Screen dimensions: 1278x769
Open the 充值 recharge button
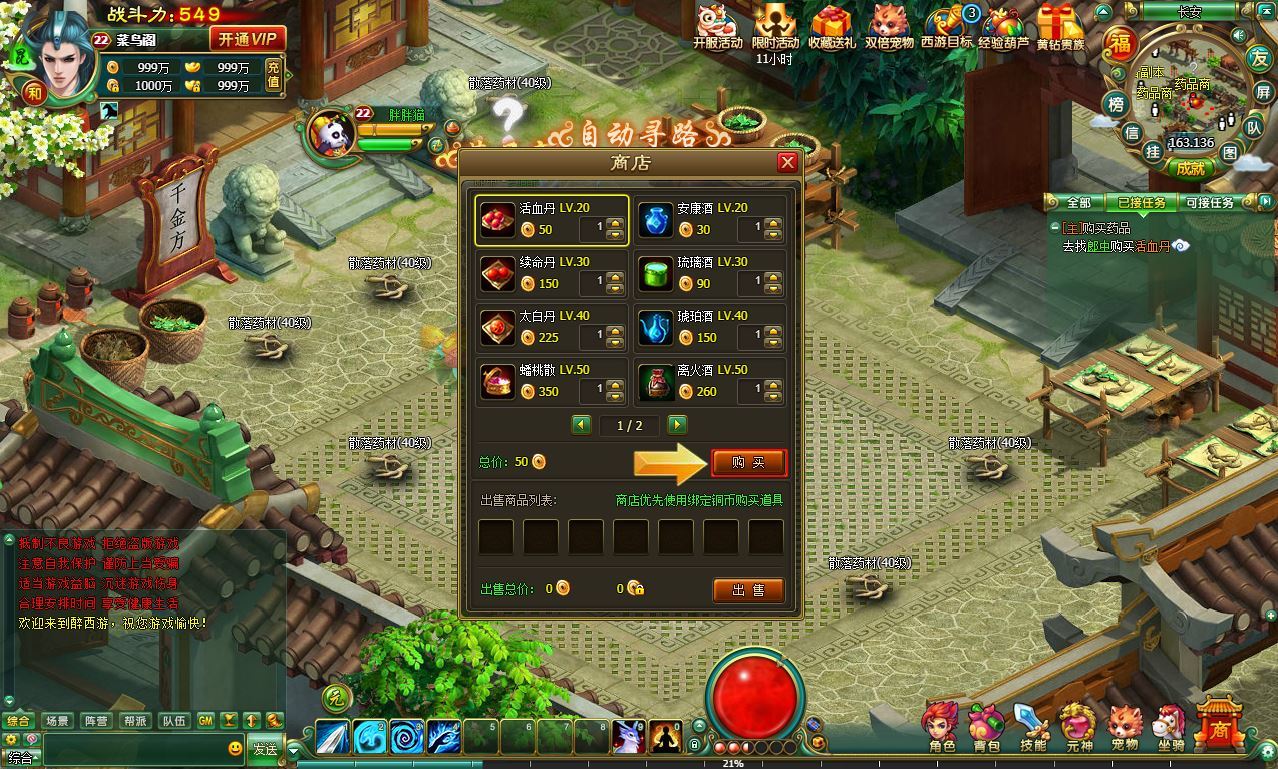click(273, 75)
